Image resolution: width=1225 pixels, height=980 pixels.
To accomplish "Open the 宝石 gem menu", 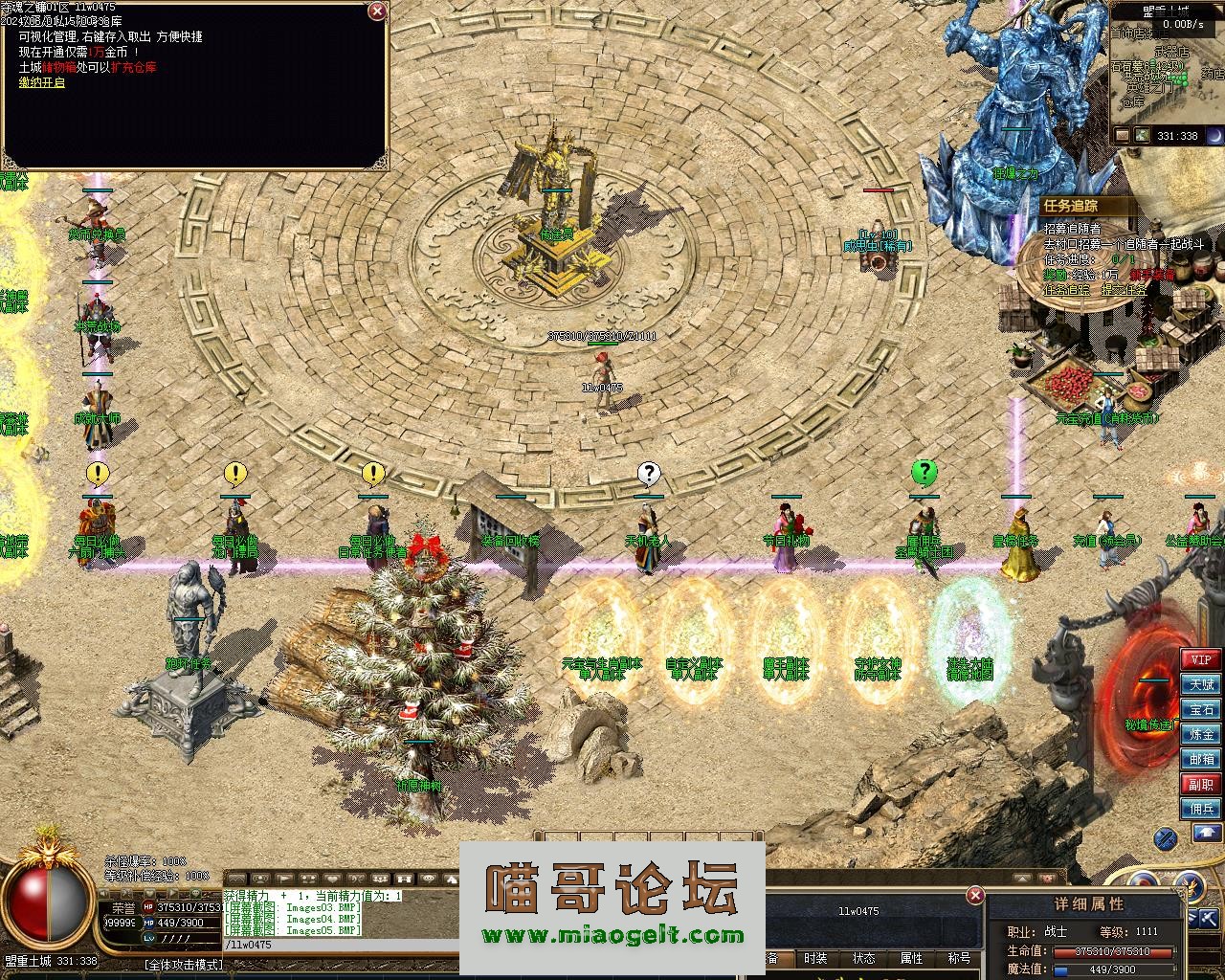I will [1201, 709].
